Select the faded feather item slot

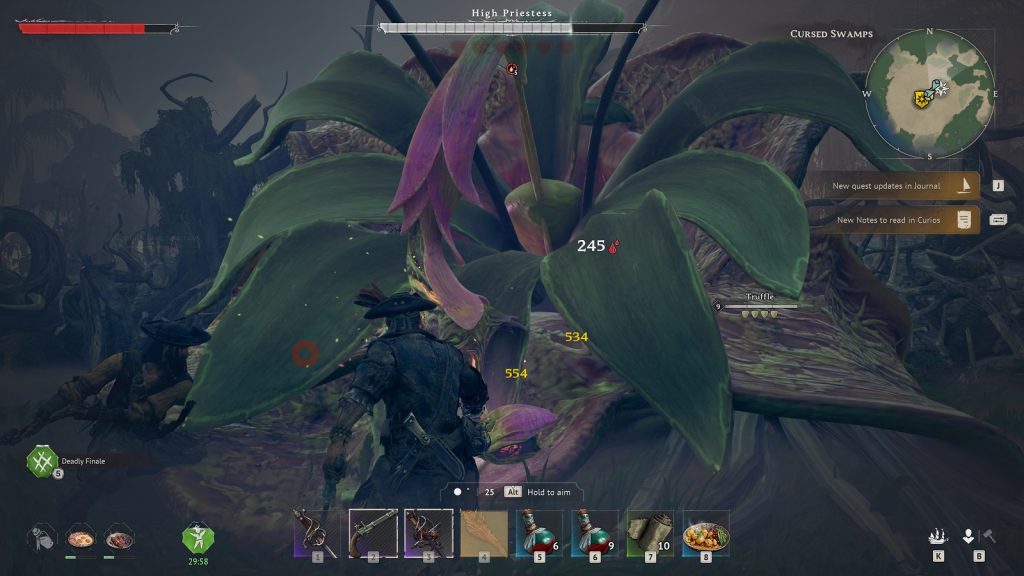[x=485, y=532]
